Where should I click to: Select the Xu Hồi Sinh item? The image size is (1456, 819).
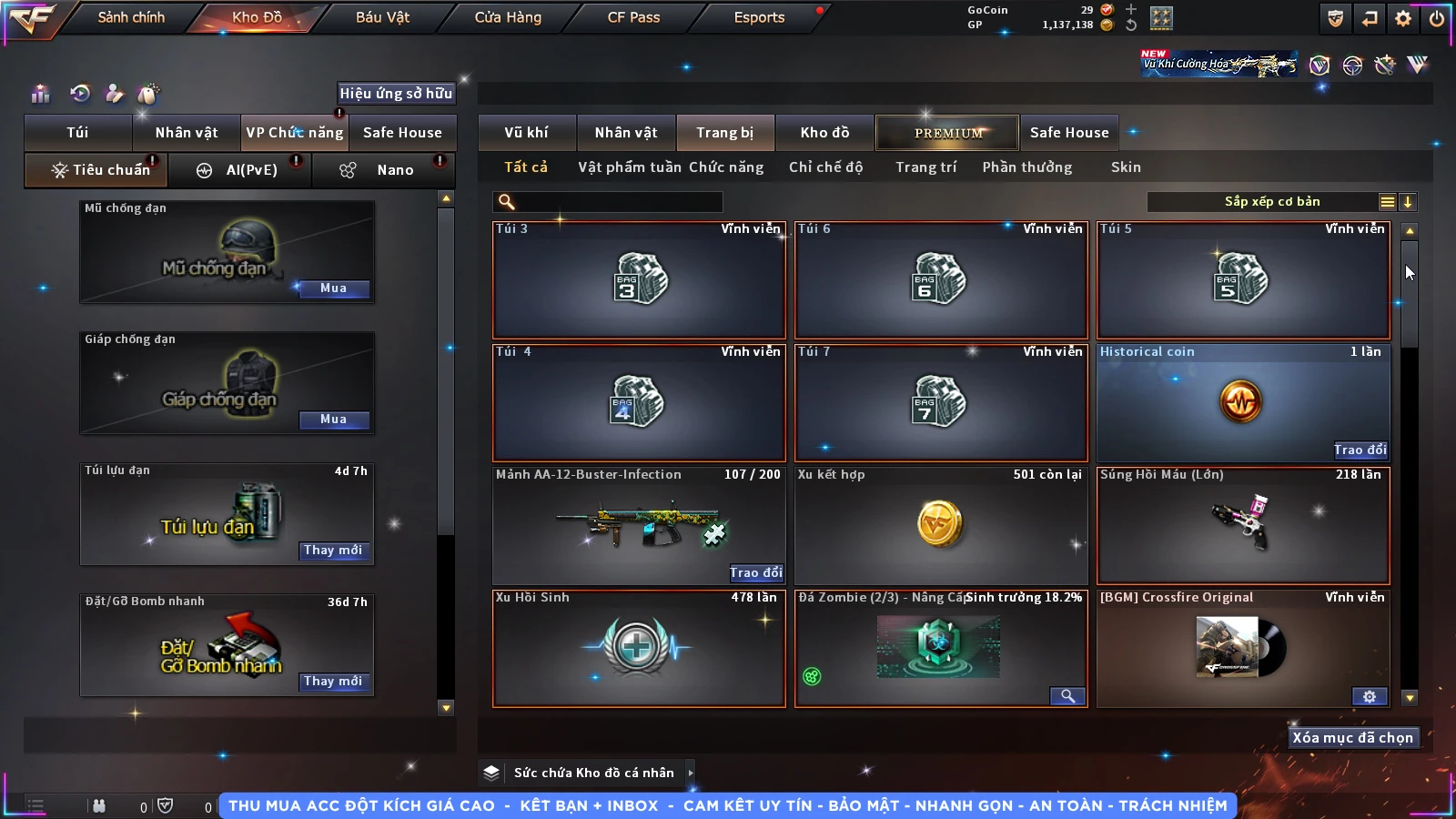coord(639,649)
